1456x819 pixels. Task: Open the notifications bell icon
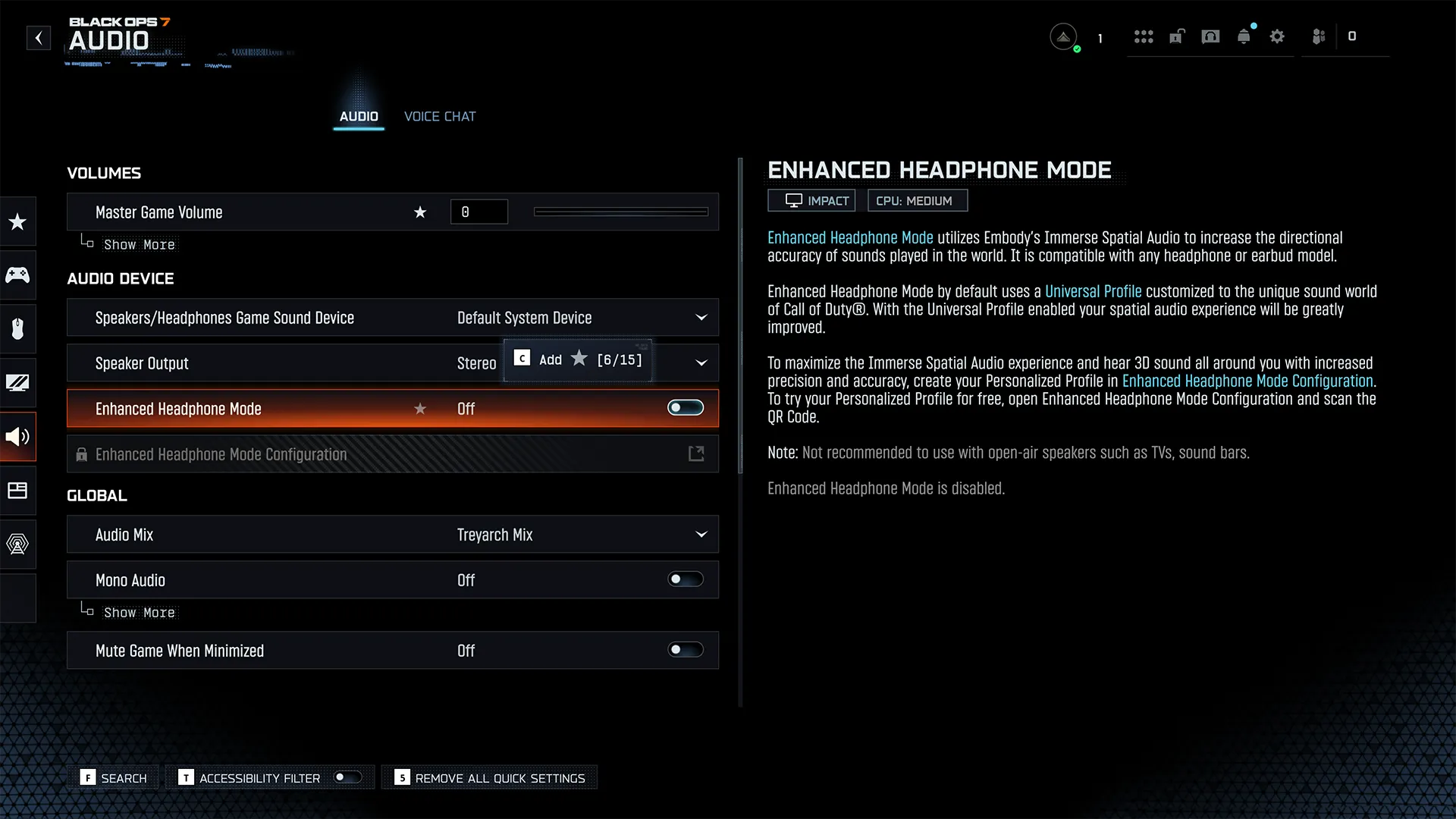click(1244, 36)
